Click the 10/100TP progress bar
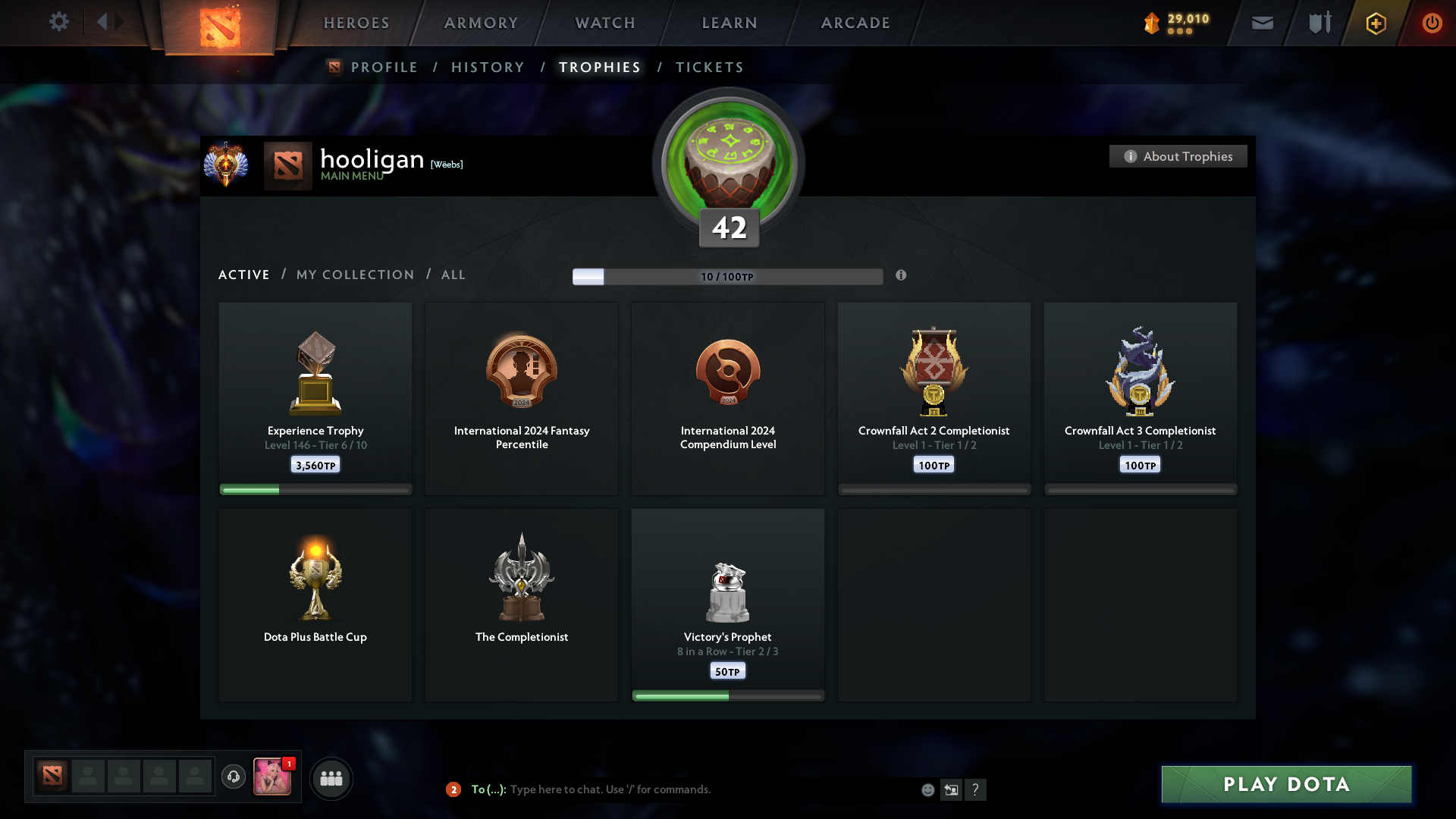The image size is (1456, 819). pos(728,276)
